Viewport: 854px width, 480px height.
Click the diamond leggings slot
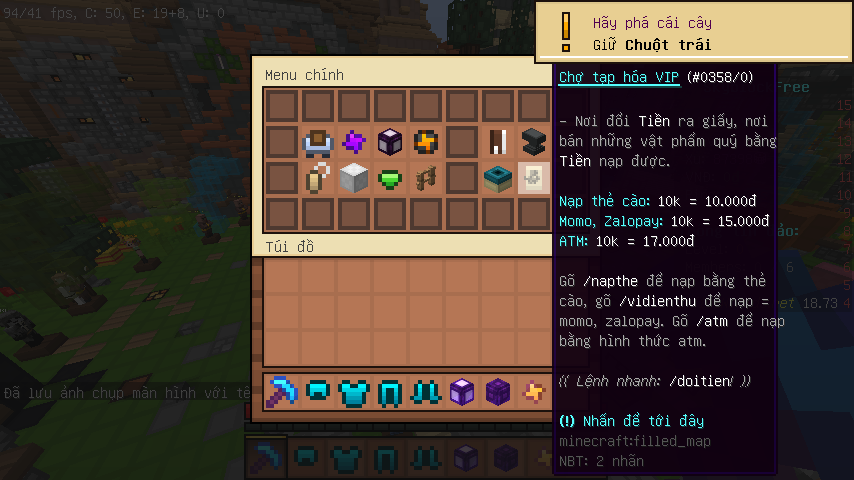click(x=390, y=391)
